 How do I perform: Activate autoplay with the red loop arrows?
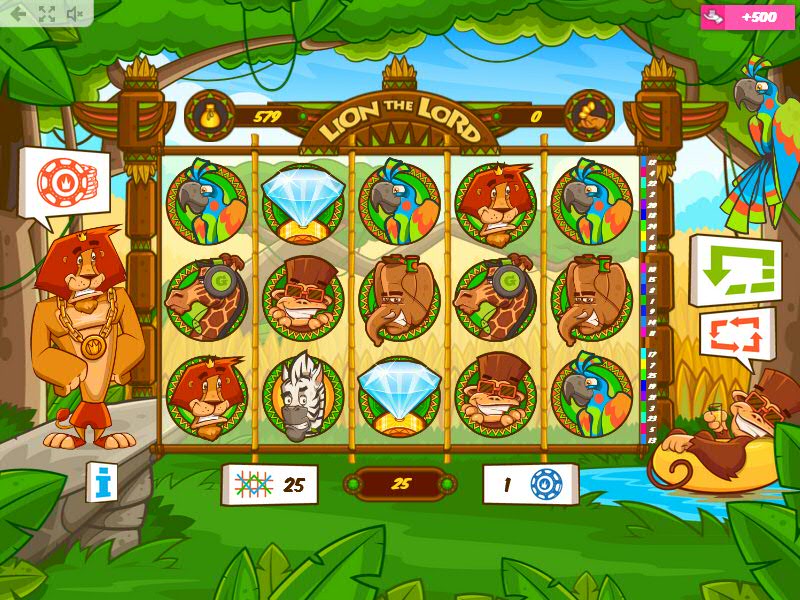tap(736, 337)
